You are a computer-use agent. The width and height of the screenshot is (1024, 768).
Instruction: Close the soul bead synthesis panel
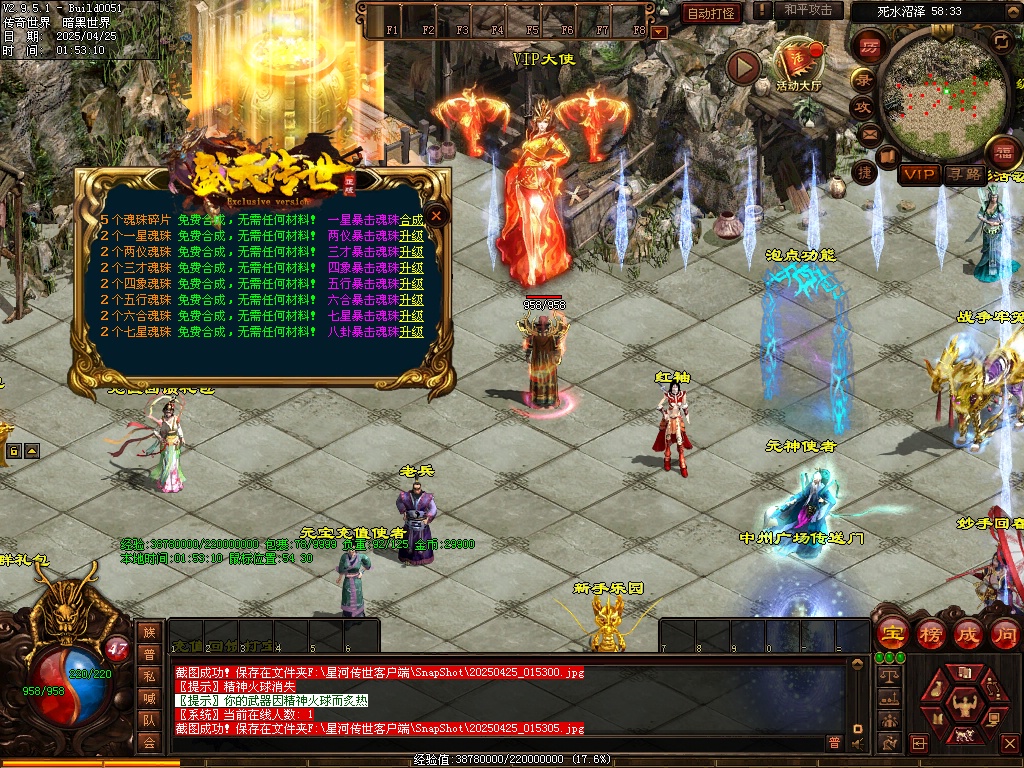pos(437,214)
